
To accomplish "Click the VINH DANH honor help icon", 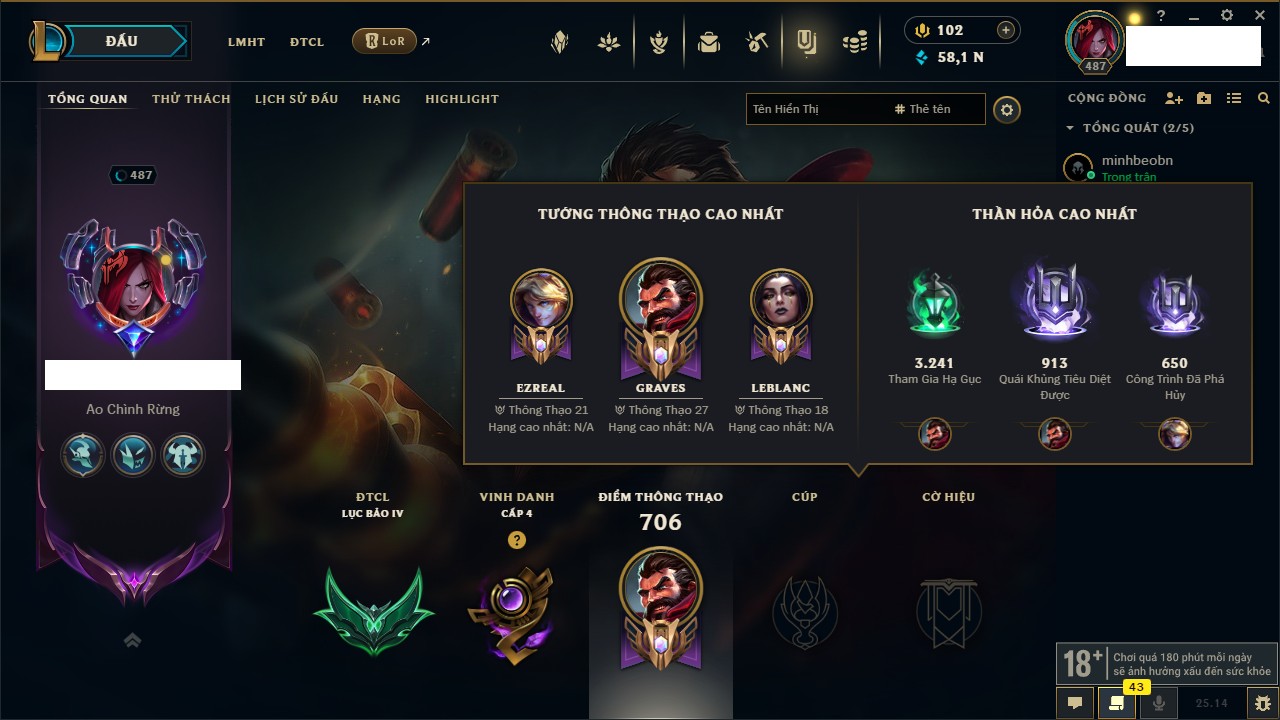I will click(x=516, y=540).
